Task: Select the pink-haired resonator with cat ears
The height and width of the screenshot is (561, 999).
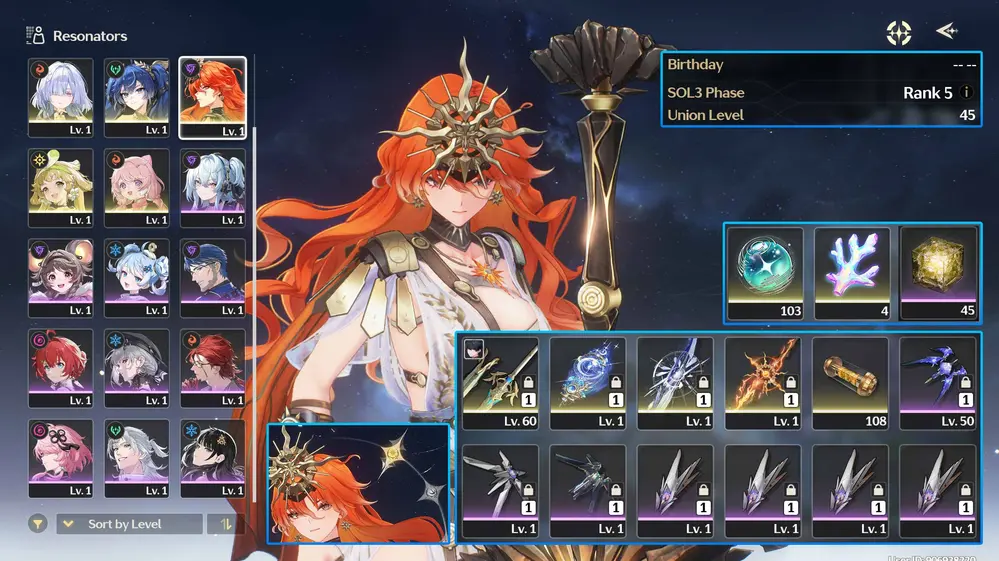Action: [x=137, y=187]
